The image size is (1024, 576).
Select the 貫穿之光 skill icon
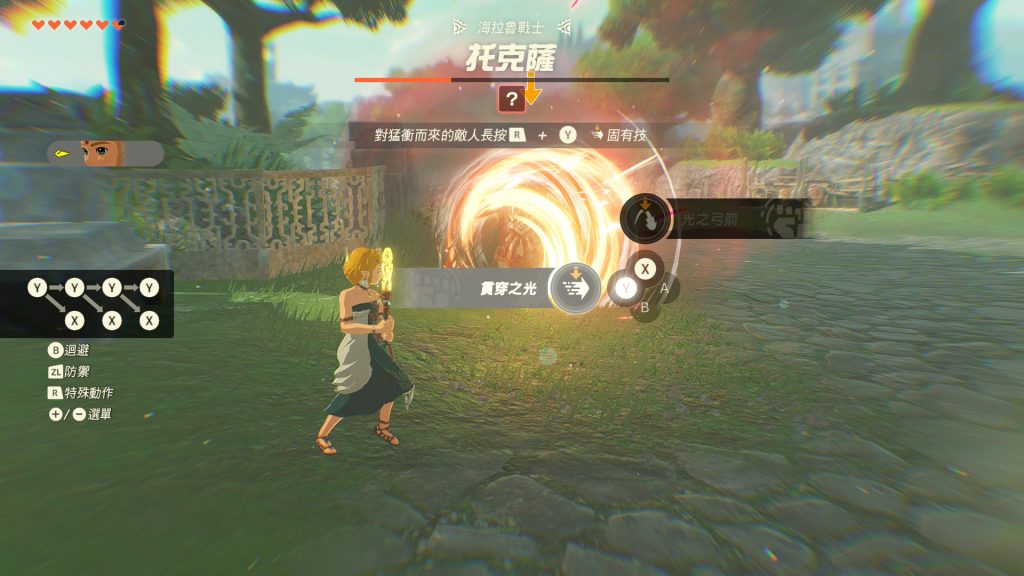point(575,289)
